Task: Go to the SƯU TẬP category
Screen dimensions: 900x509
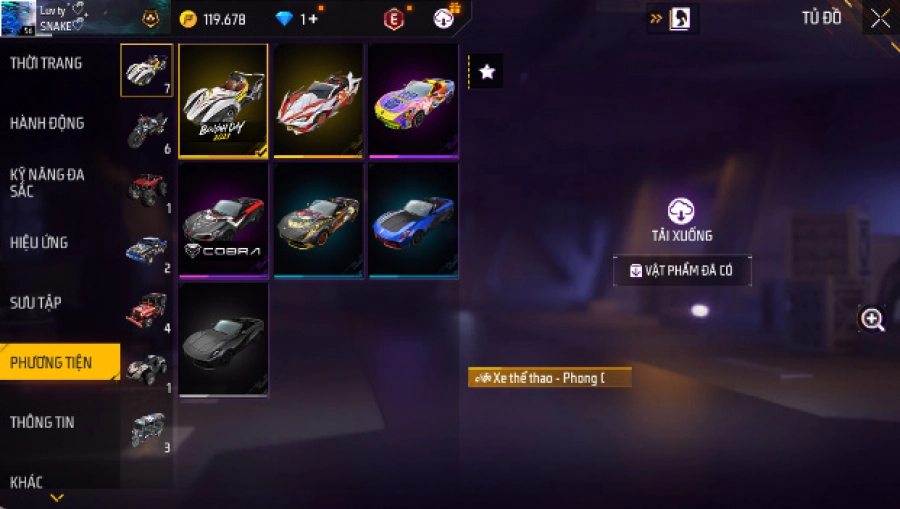Action: click(x=36, y=303)
